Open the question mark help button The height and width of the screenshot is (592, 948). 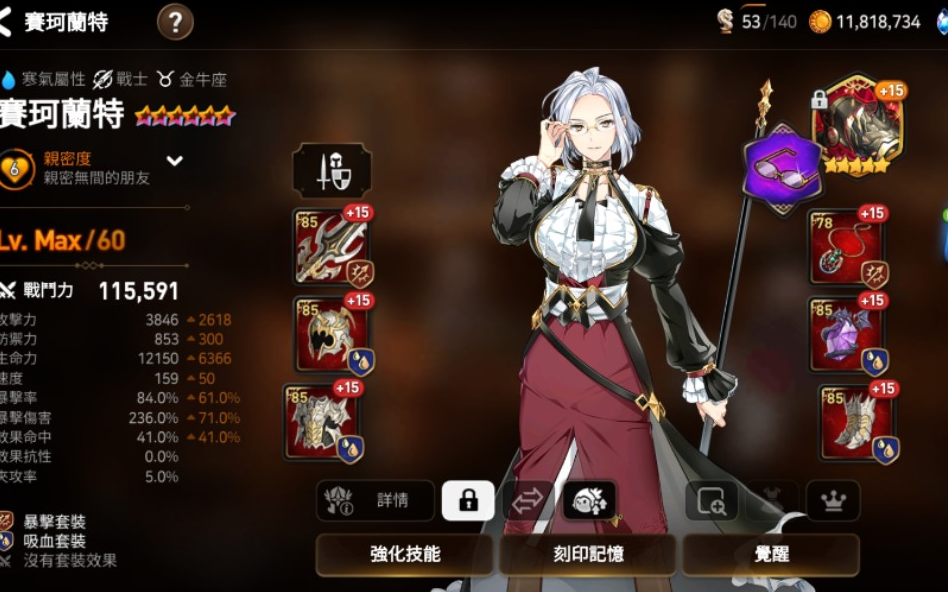(x=175, y=21)
